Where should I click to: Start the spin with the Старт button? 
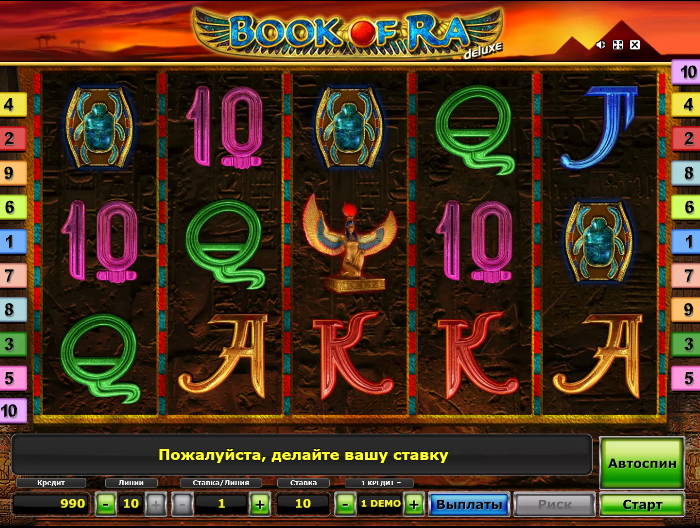pos(641,505)
